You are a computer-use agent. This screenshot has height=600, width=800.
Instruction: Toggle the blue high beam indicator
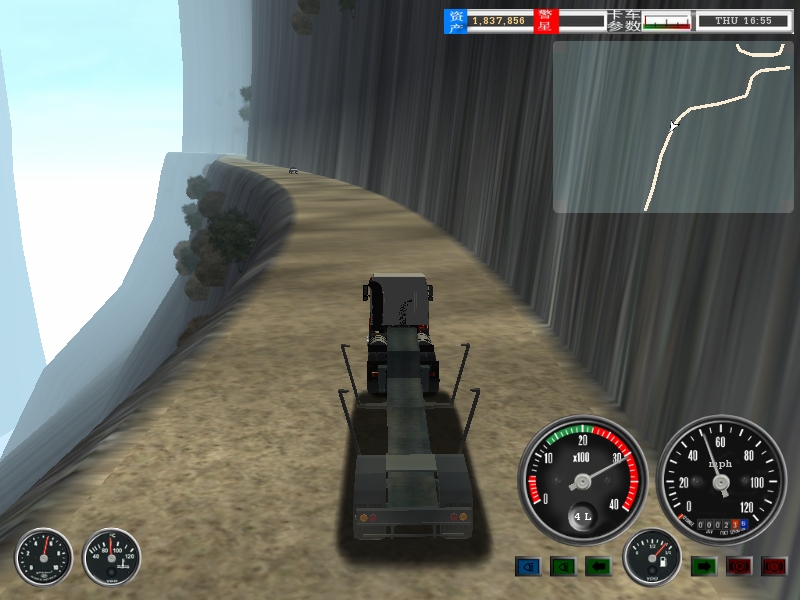pos(527,567)
